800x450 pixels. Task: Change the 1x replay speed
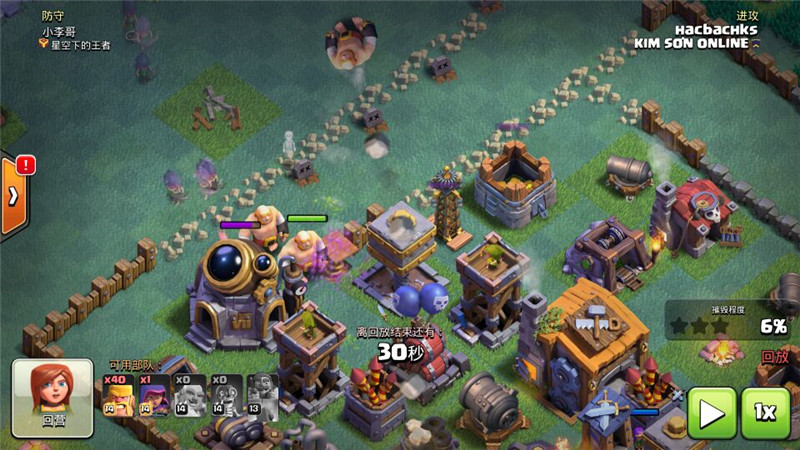(767, 413)
